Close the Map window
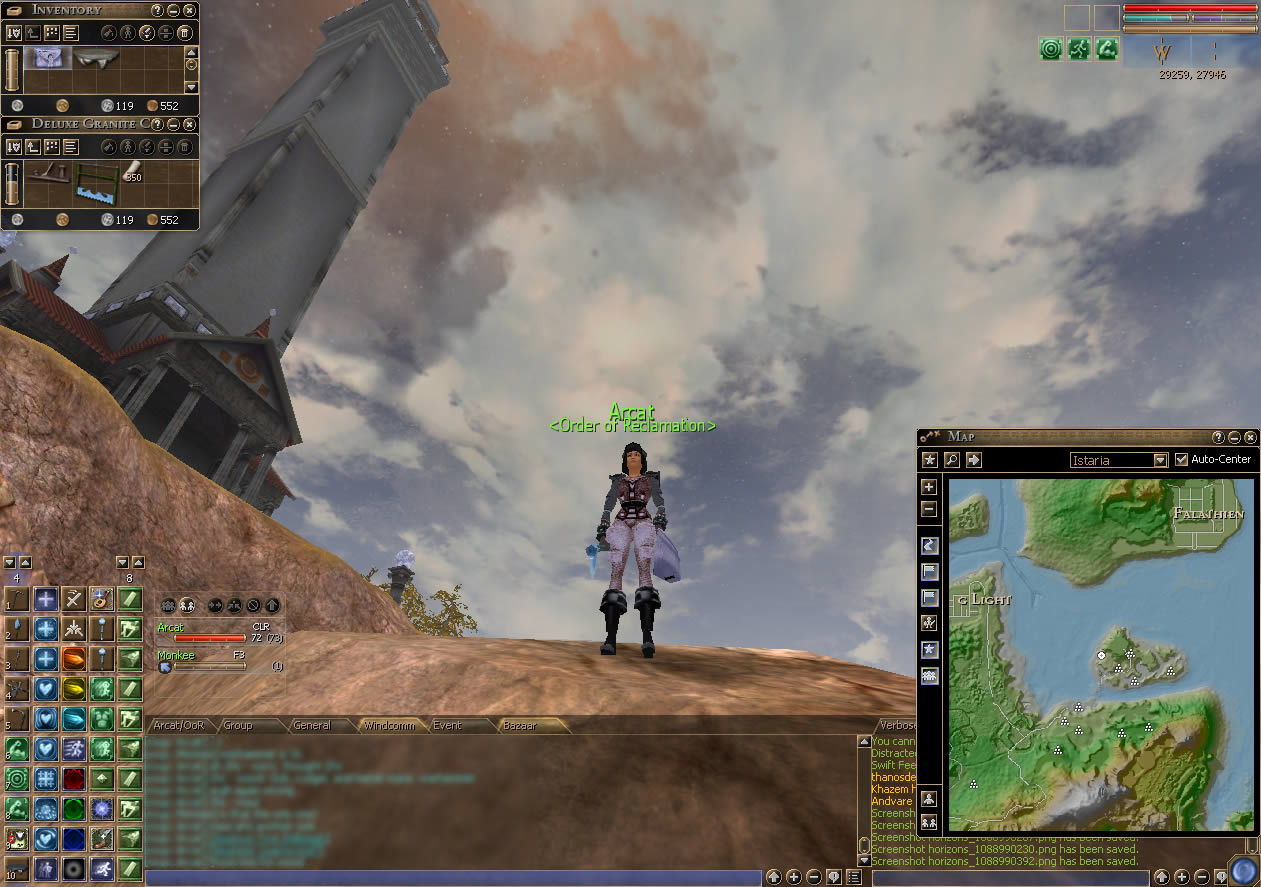This screenshot has width=1261, height=887. [x=1250, y=437]
